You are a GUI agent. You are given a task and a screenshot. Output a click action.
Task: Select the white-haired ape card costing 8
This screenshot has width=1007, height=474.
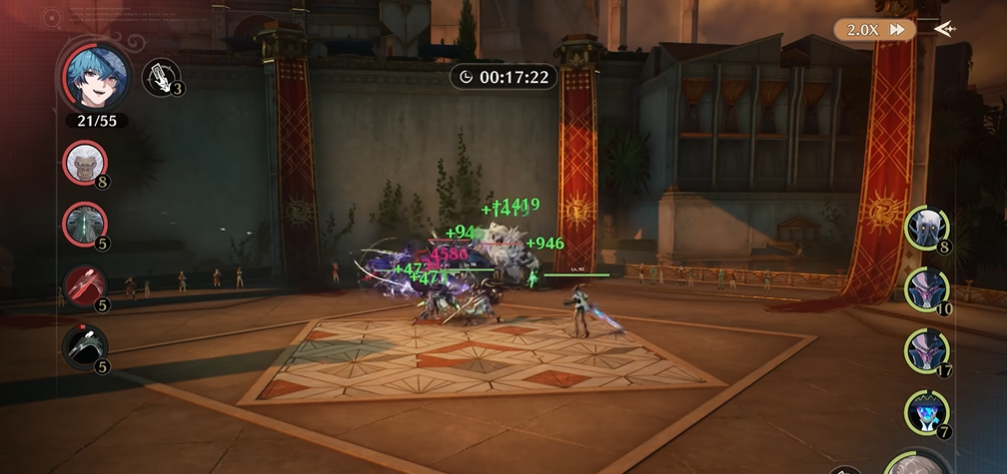[84, 162]
